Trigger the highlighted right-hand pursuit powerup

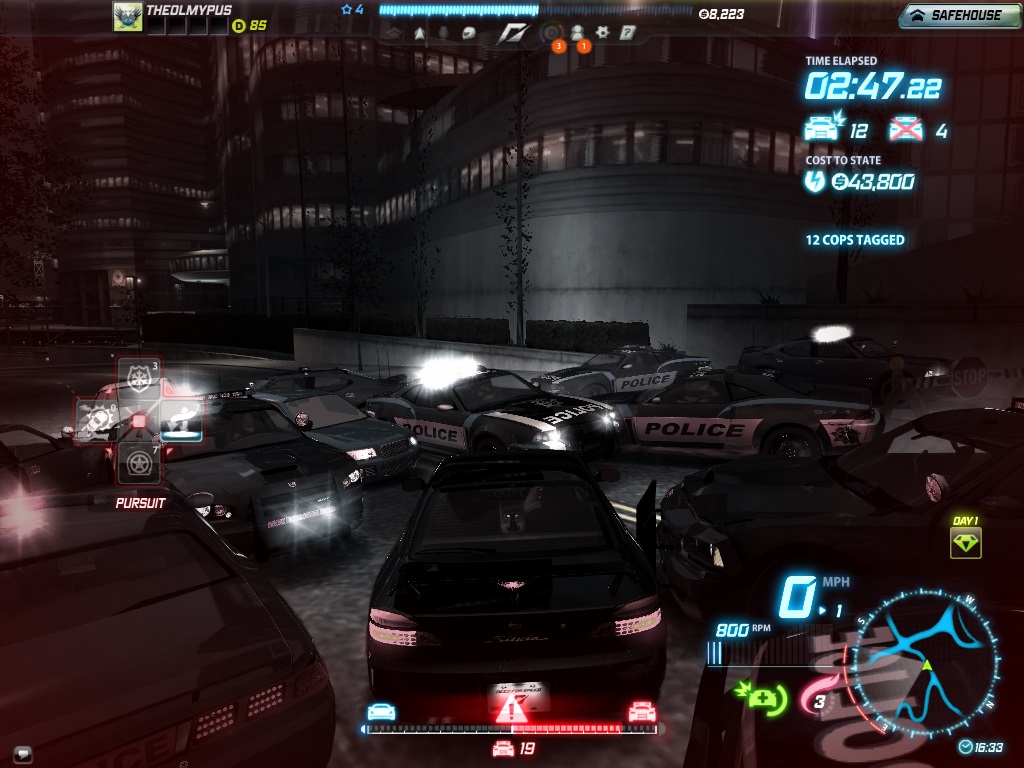[181, 420]
